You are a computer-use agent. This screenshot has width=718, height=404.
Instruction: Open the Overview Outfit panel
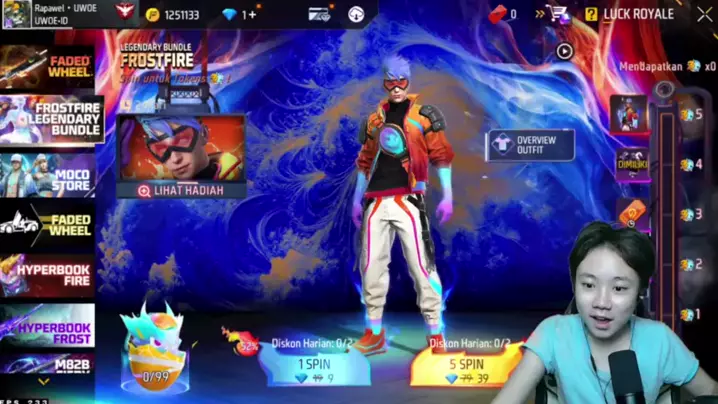pyautogui.click(x=530, y=146)
